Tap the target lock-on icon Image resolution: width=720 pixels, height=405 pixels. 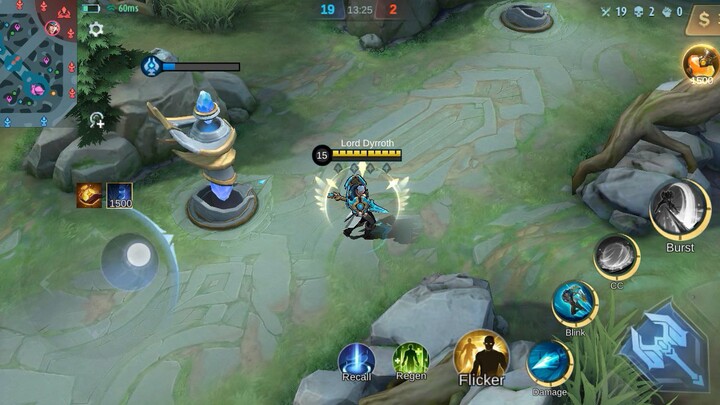97,120
